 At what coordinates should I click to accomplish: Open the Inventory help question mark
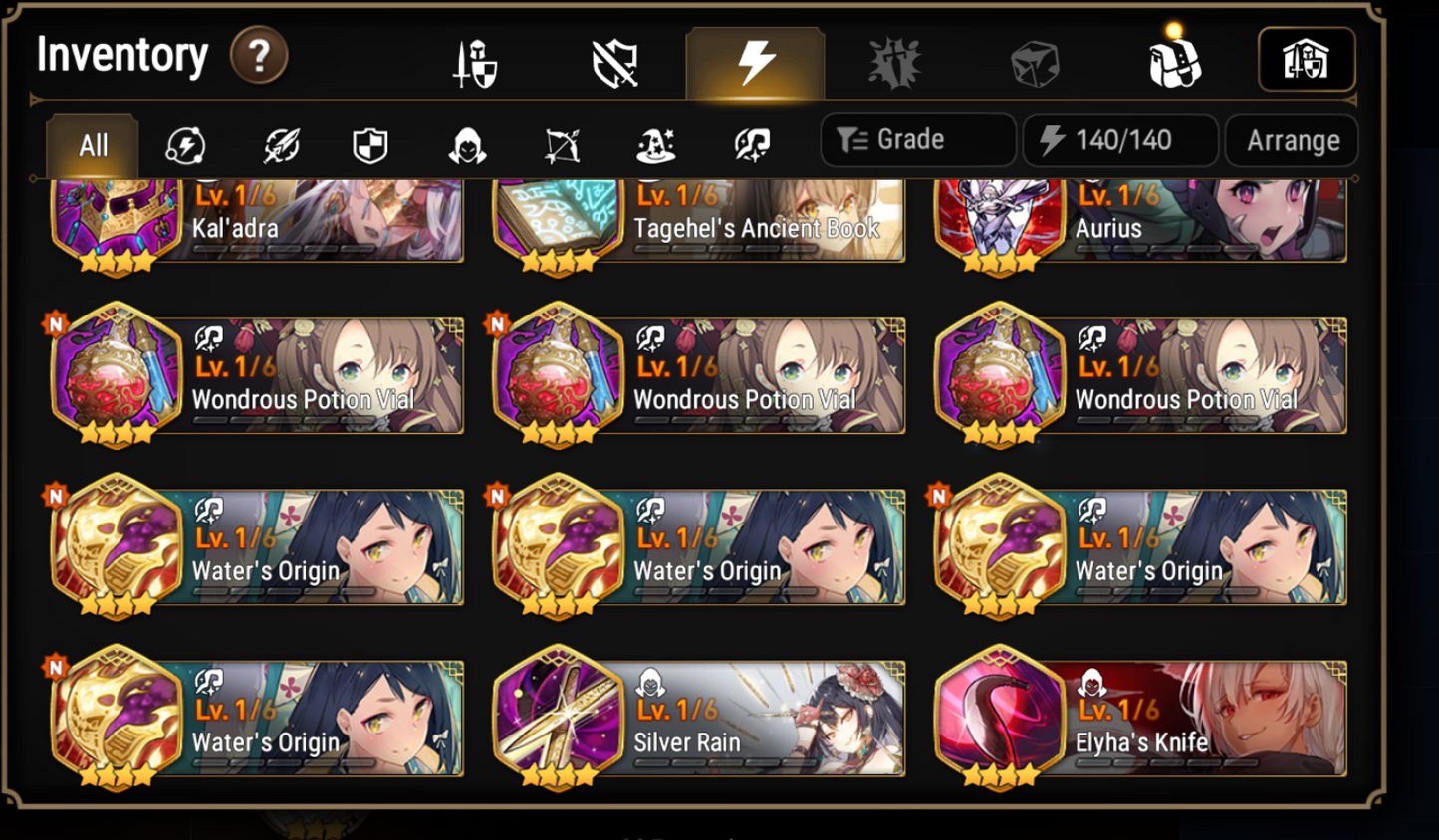click(258, 56)
